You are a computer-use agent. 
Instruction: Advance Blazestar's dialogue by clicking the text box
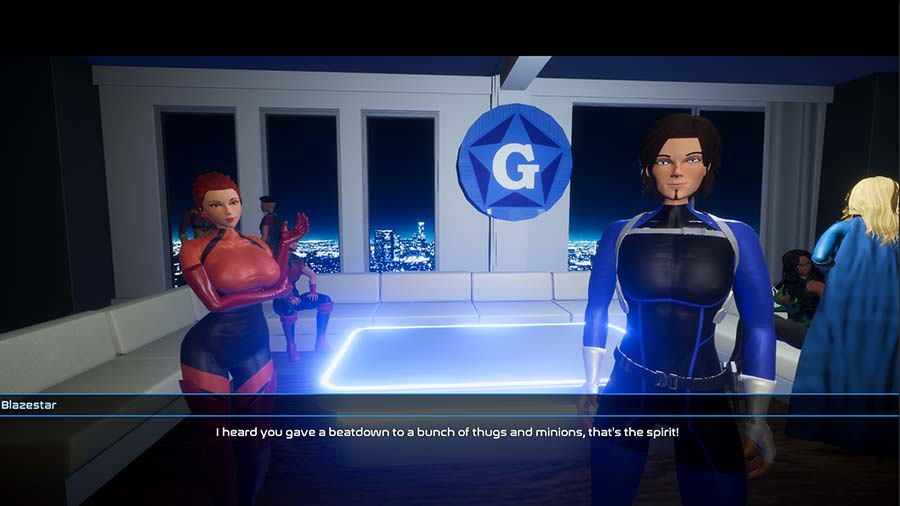point(449,434)
